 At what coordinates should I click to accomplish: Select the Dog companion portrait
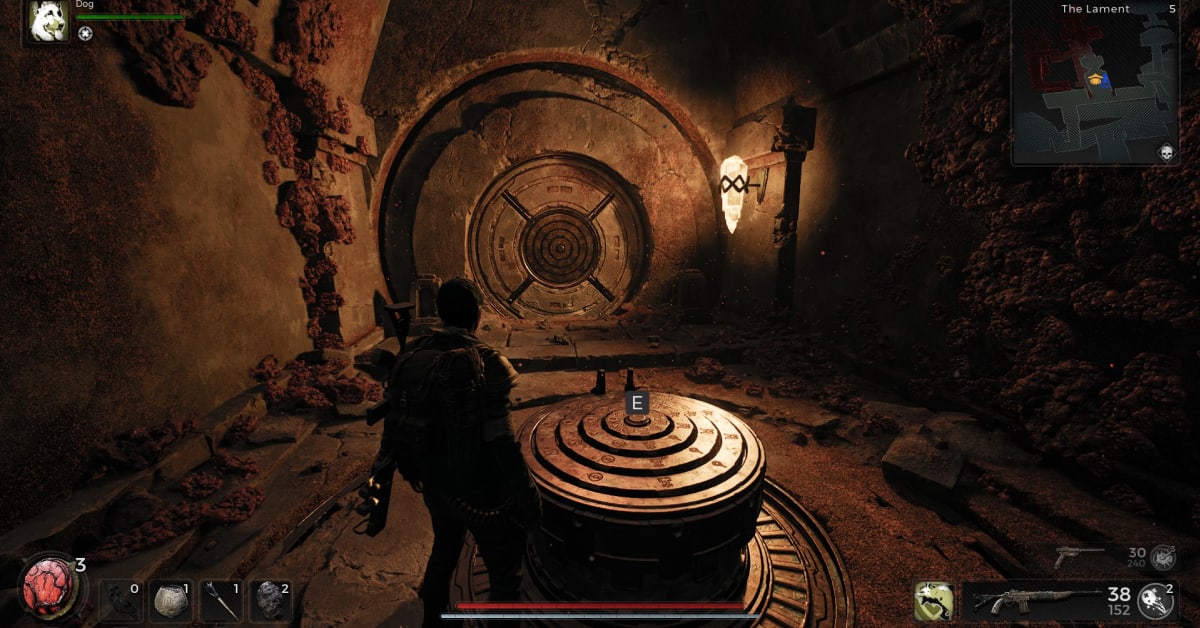point(48,21)
